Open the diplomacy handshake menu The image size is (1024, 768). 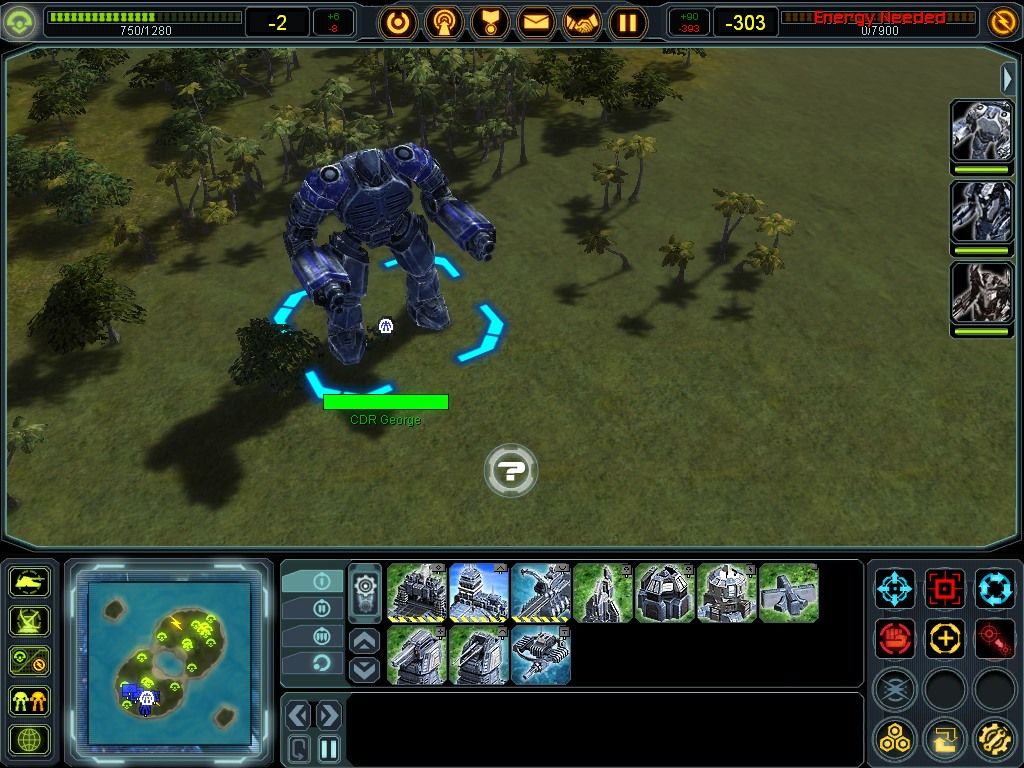[582, 22]
